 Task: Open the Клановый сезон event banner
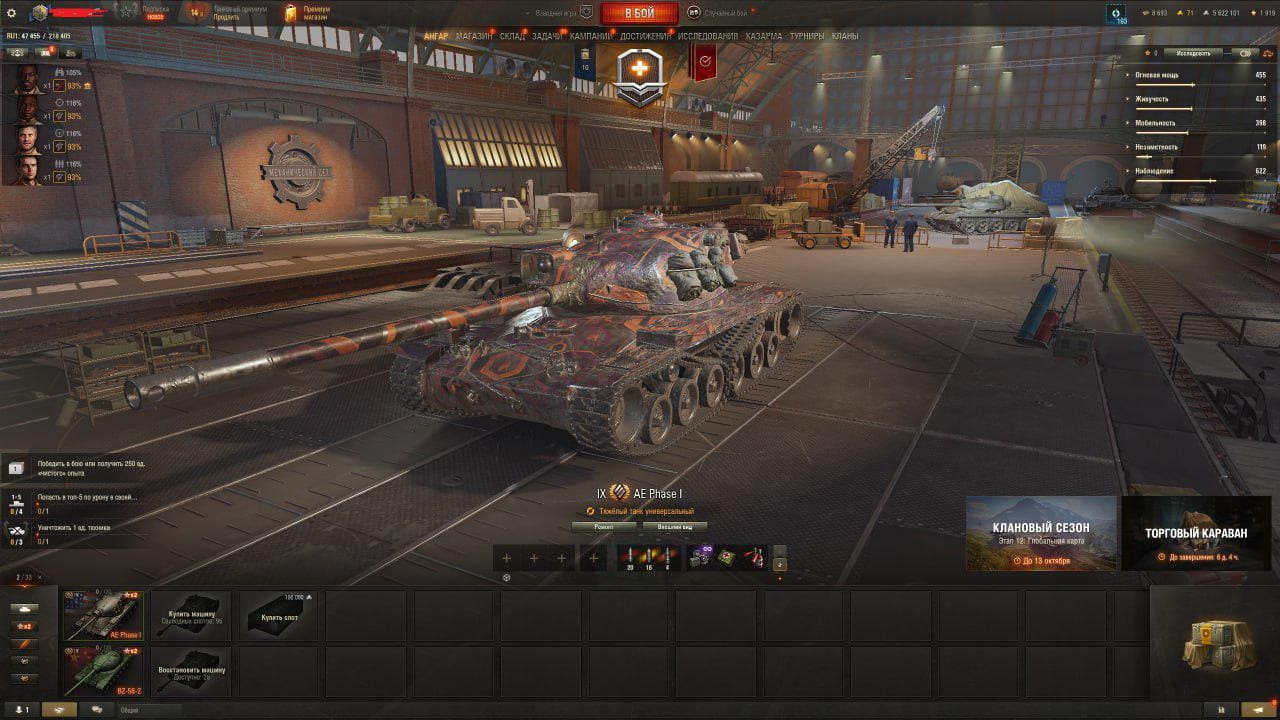1041,533
